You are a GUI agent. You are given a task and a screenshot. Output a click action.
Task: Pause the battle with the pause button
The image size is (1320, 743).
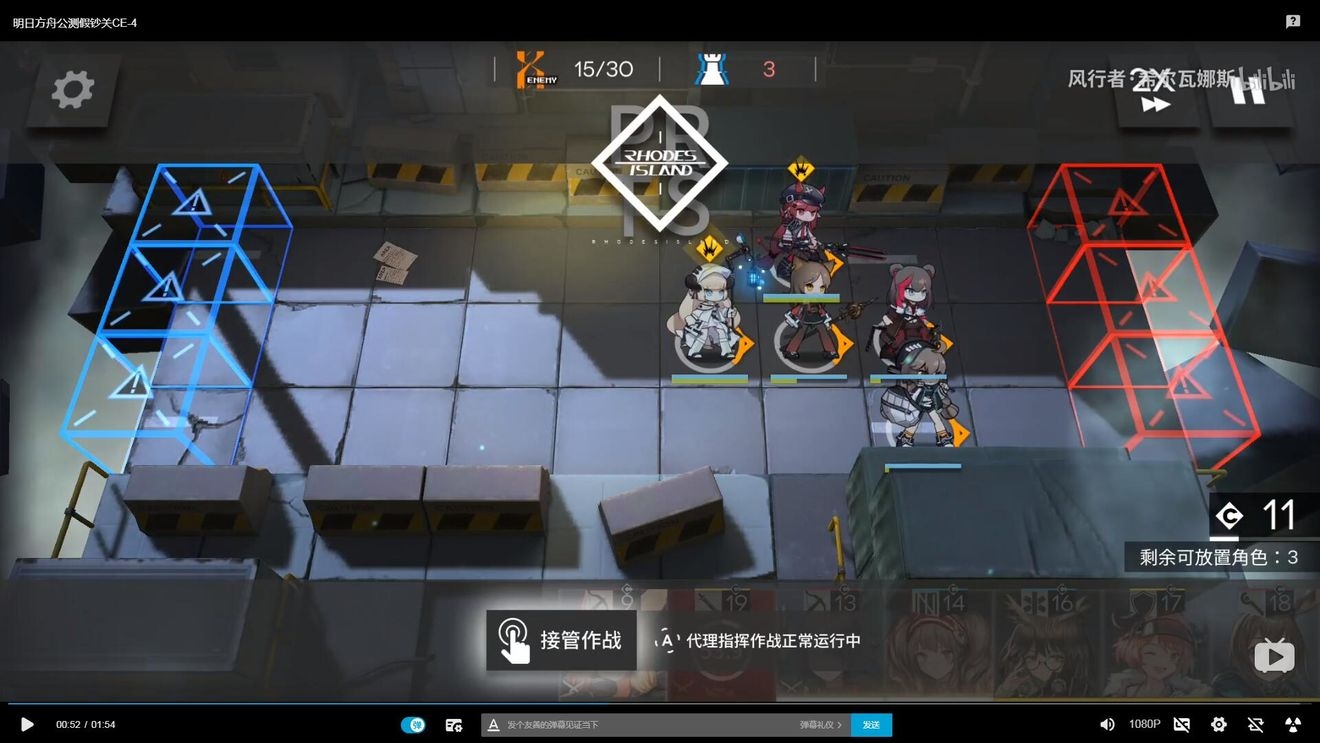coord(1250,90)
